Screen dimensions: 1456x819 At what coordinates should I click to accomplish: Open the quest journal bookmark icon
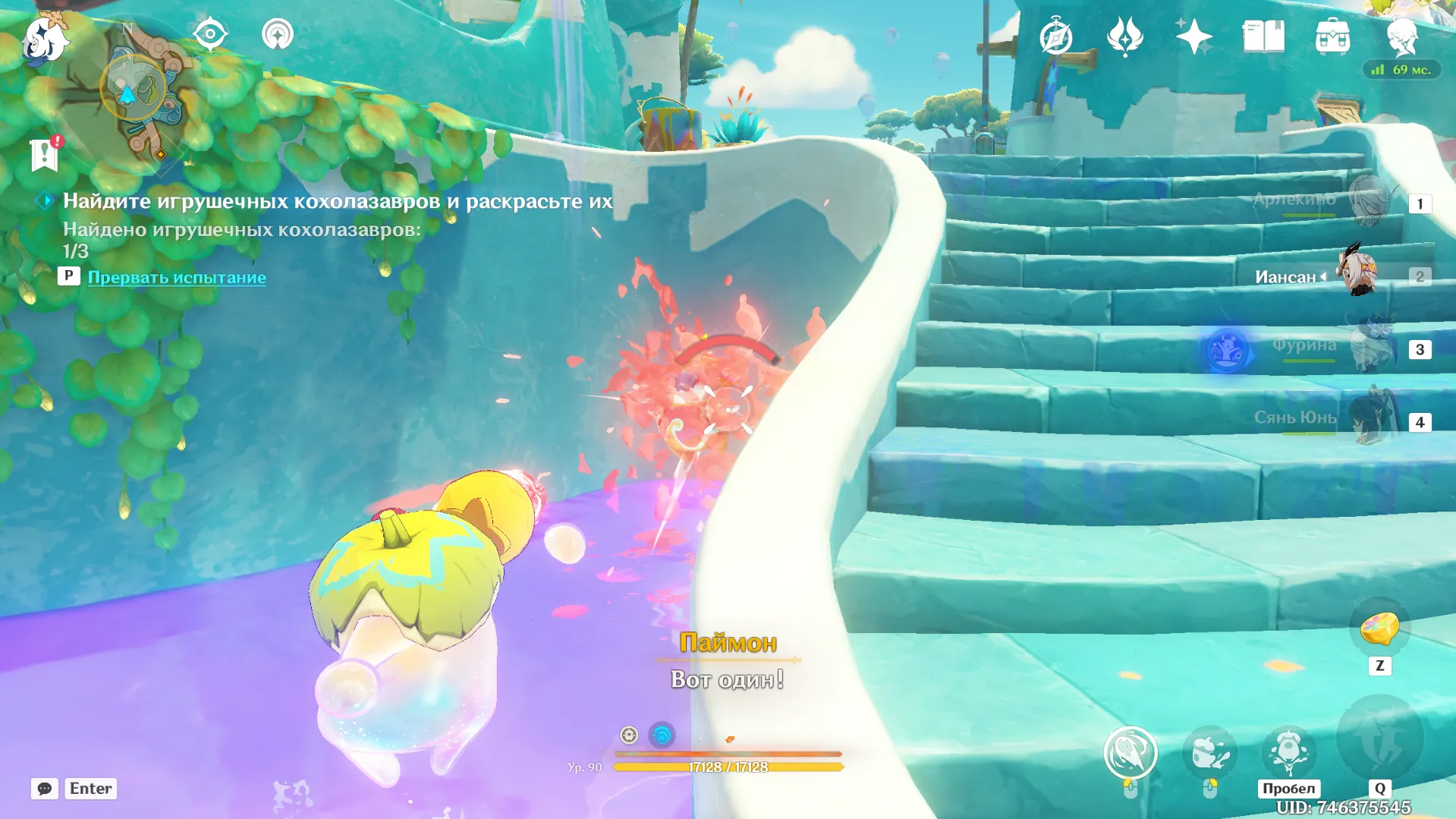click(45, 155)
